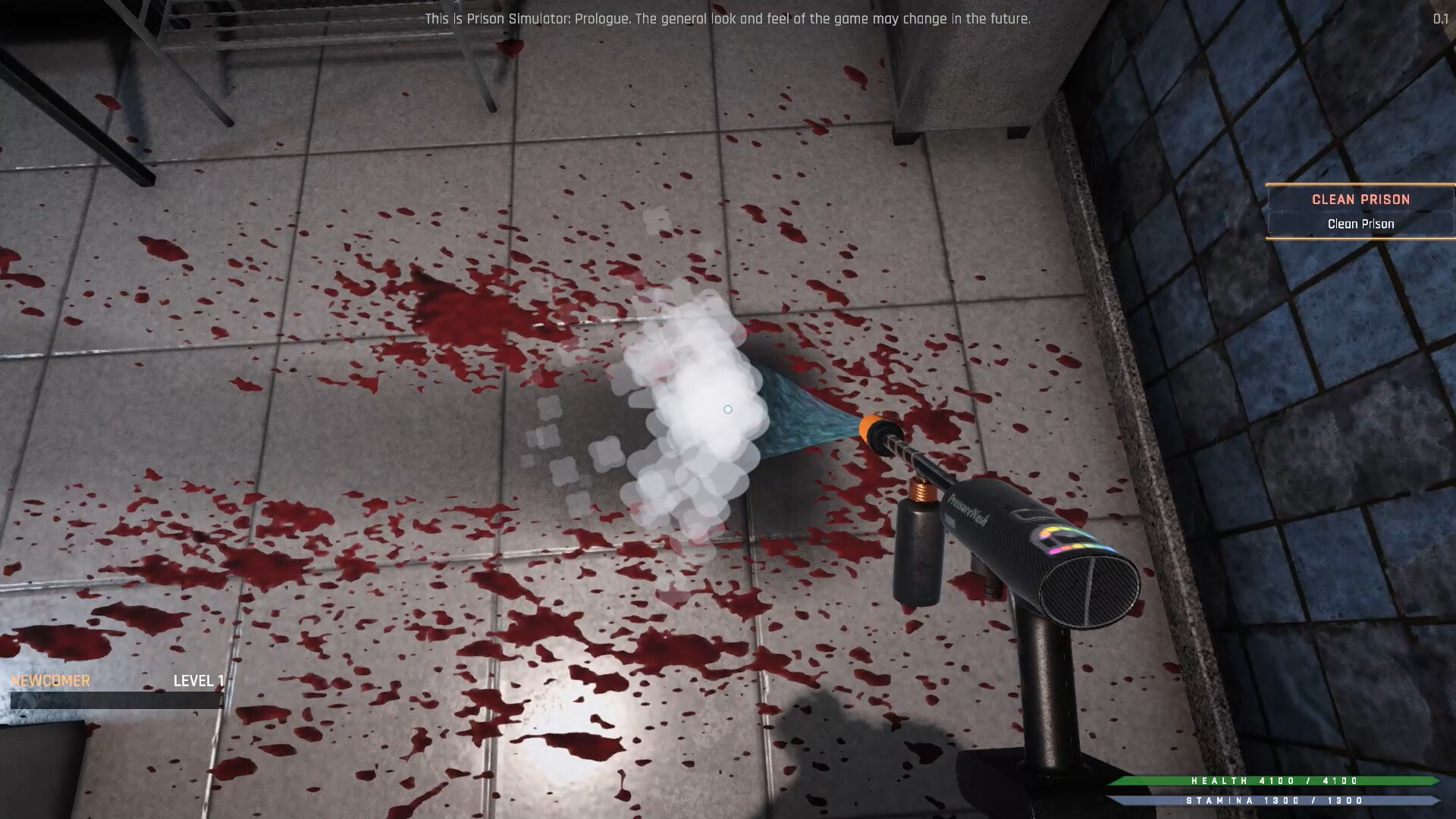Click the LEVEL 1 text label
Image resolution: width=1456 pixels, height=819 pixels.
click(197, 680)
